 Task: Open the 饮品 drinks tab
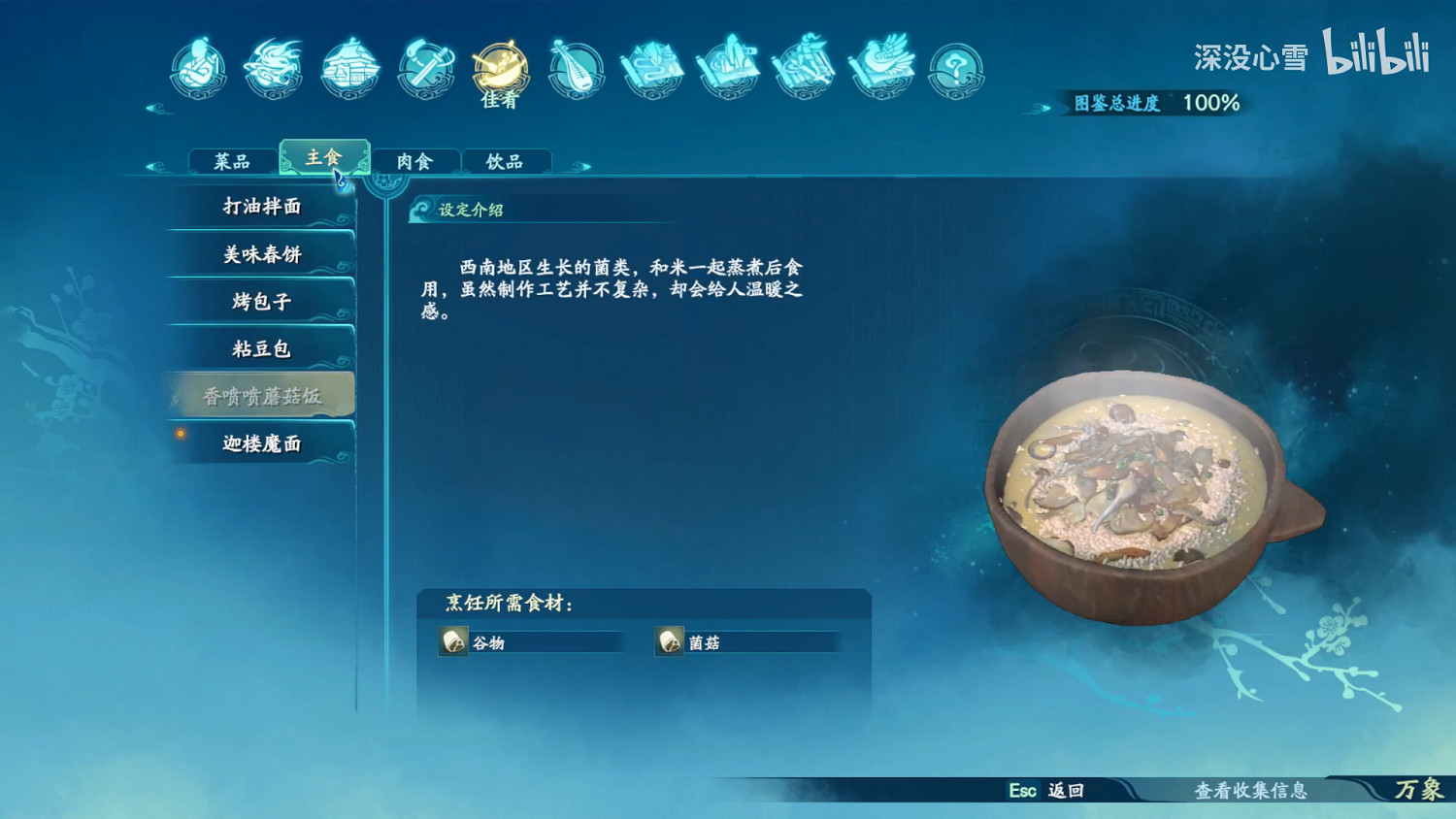(x=507, y=159)
